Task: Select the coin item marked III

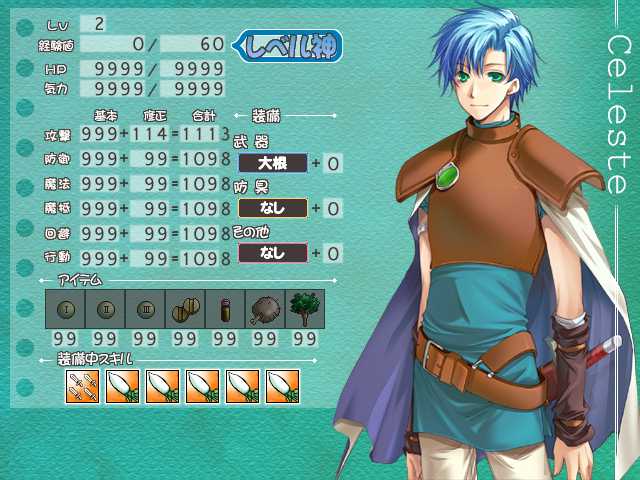Action: (145, 307)
